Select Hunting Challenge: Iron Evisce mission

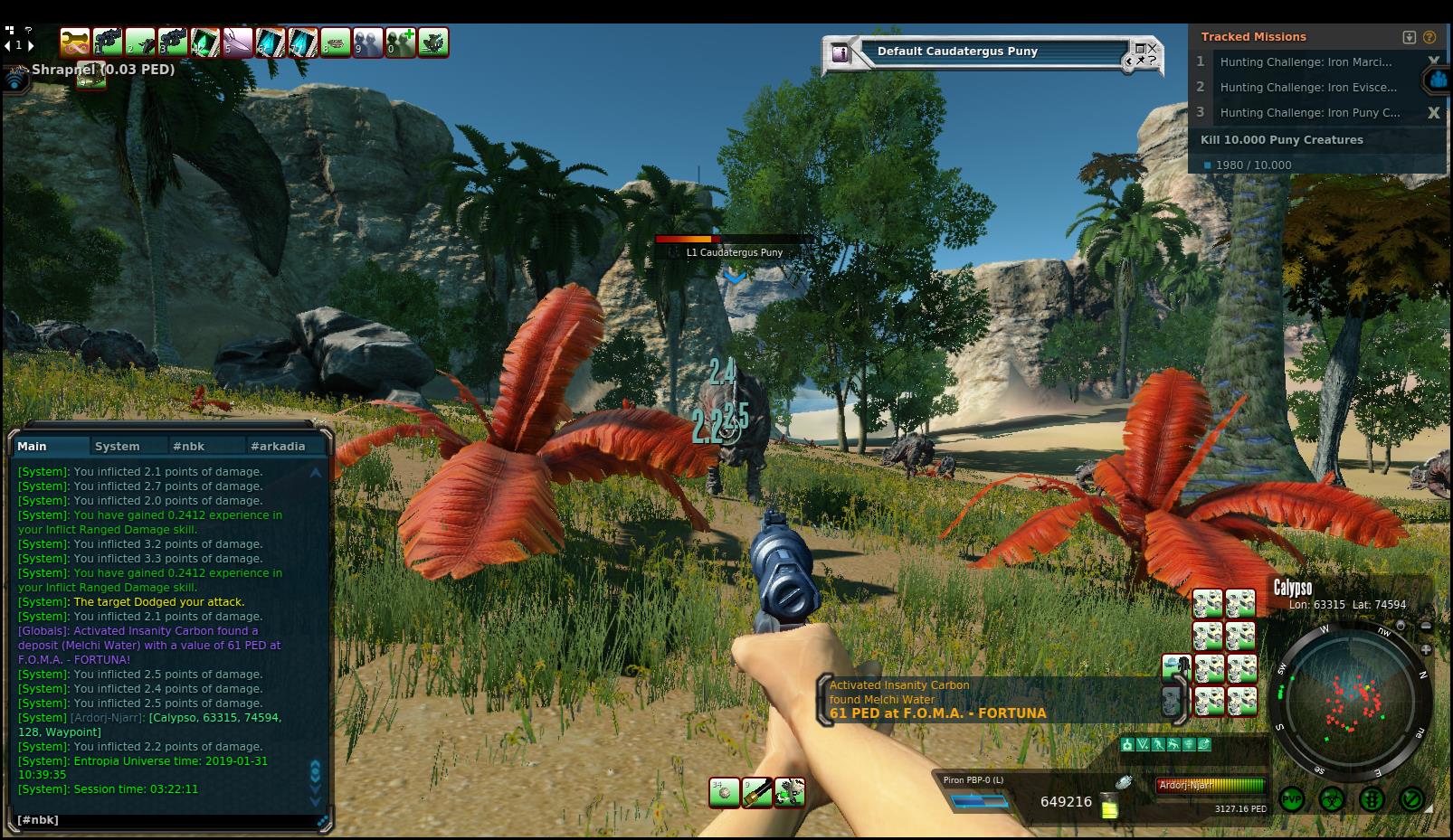[1308, 87]
